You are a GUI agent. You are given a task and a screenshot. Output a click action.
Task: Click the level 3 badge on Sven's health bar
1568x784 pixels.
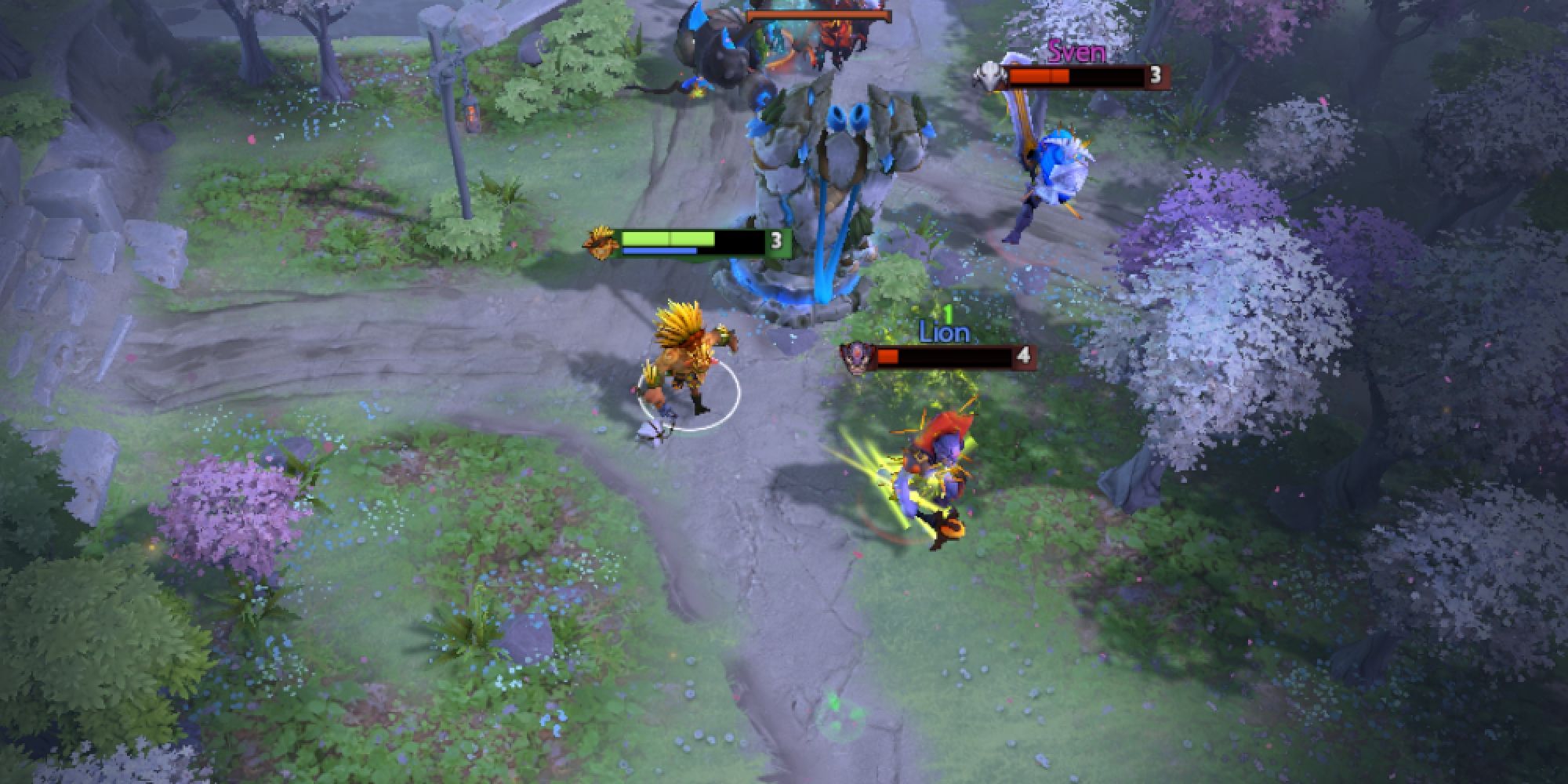pyautogui.click(x=1154, y=77)
